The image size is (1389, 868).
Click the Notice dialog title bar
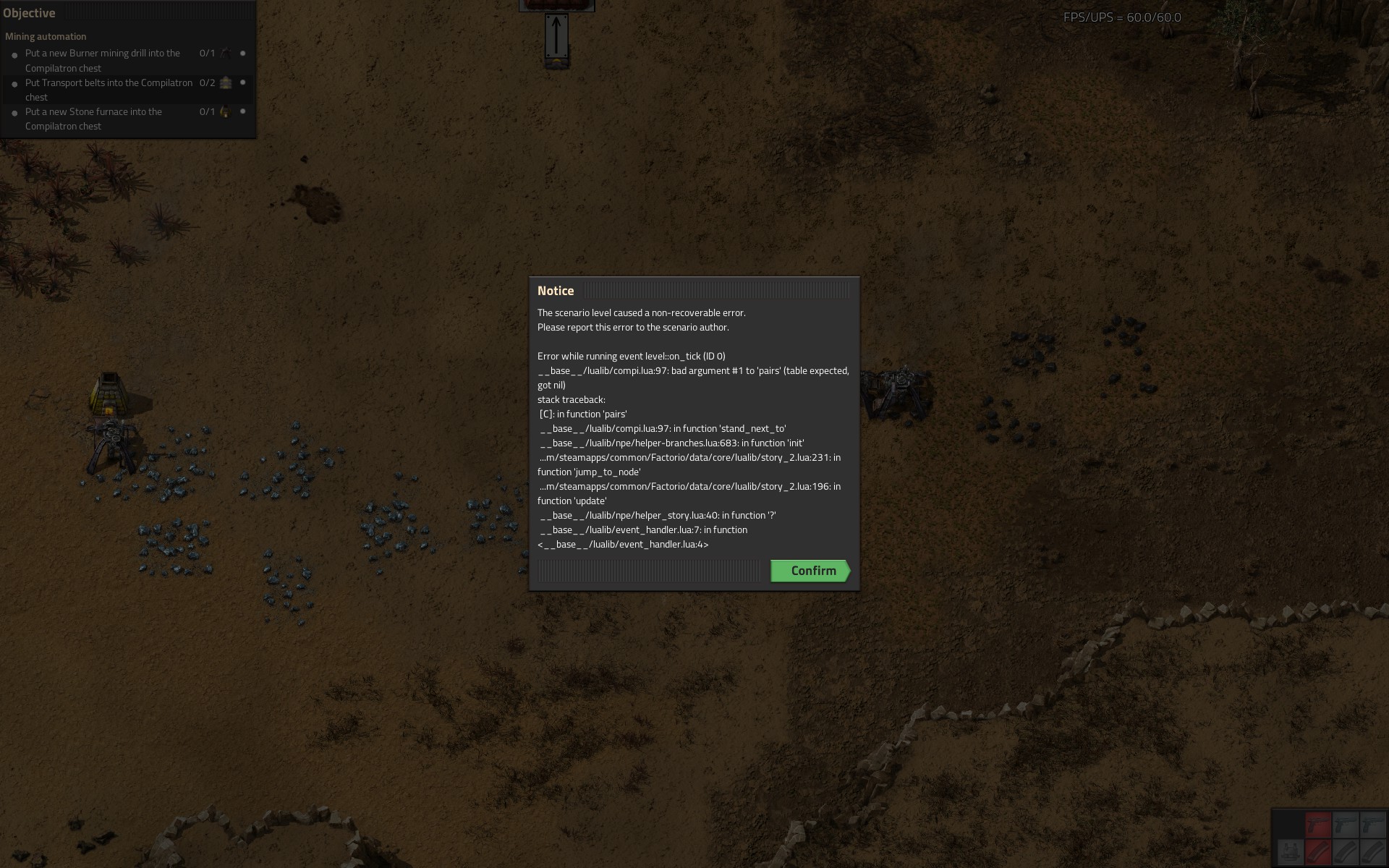[693, 291]
